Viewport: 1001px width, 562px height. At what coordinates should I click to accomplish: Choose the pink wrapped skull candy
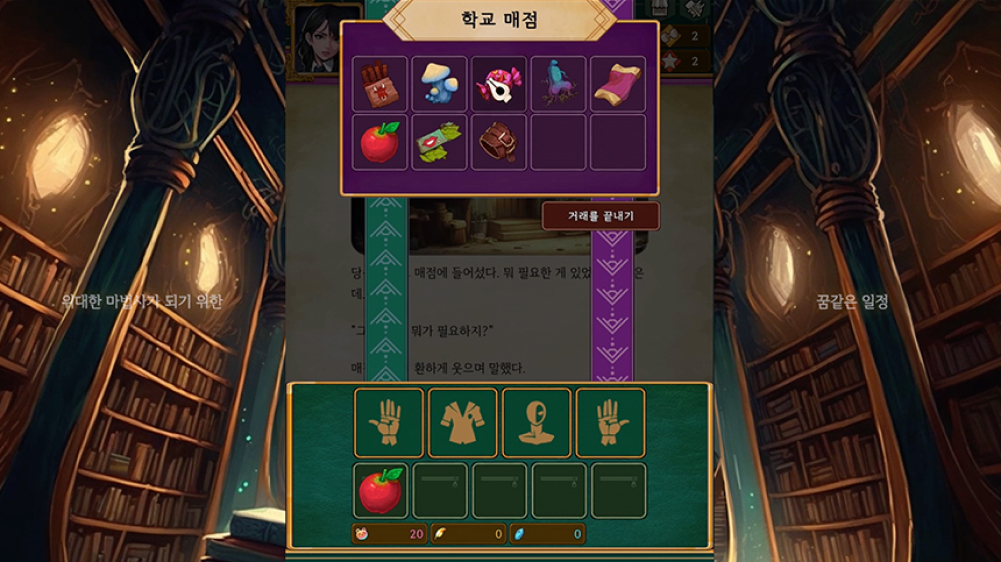click(499, 84)
